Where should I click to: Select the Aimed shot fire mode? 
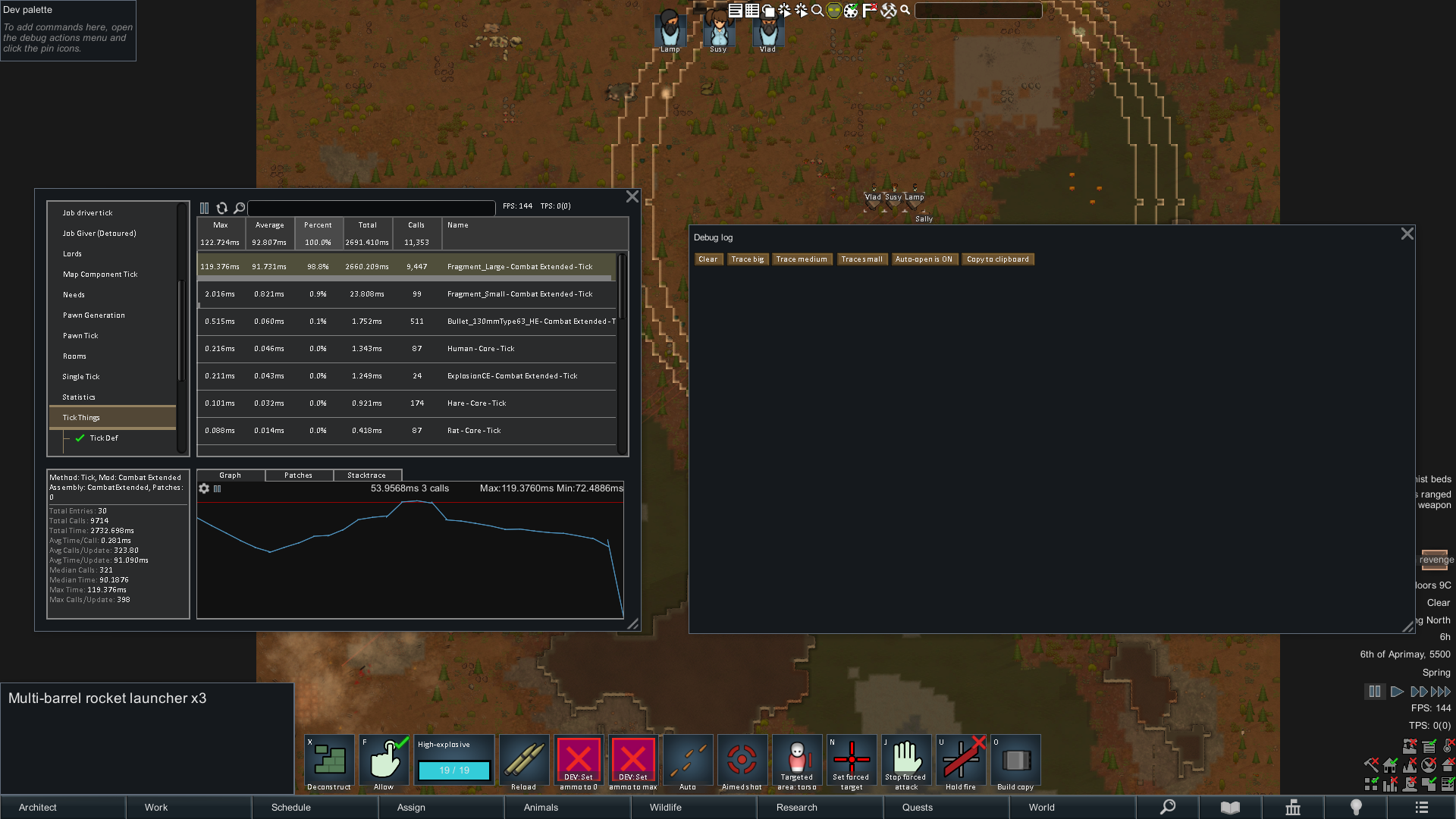click(x=742, y=760)
